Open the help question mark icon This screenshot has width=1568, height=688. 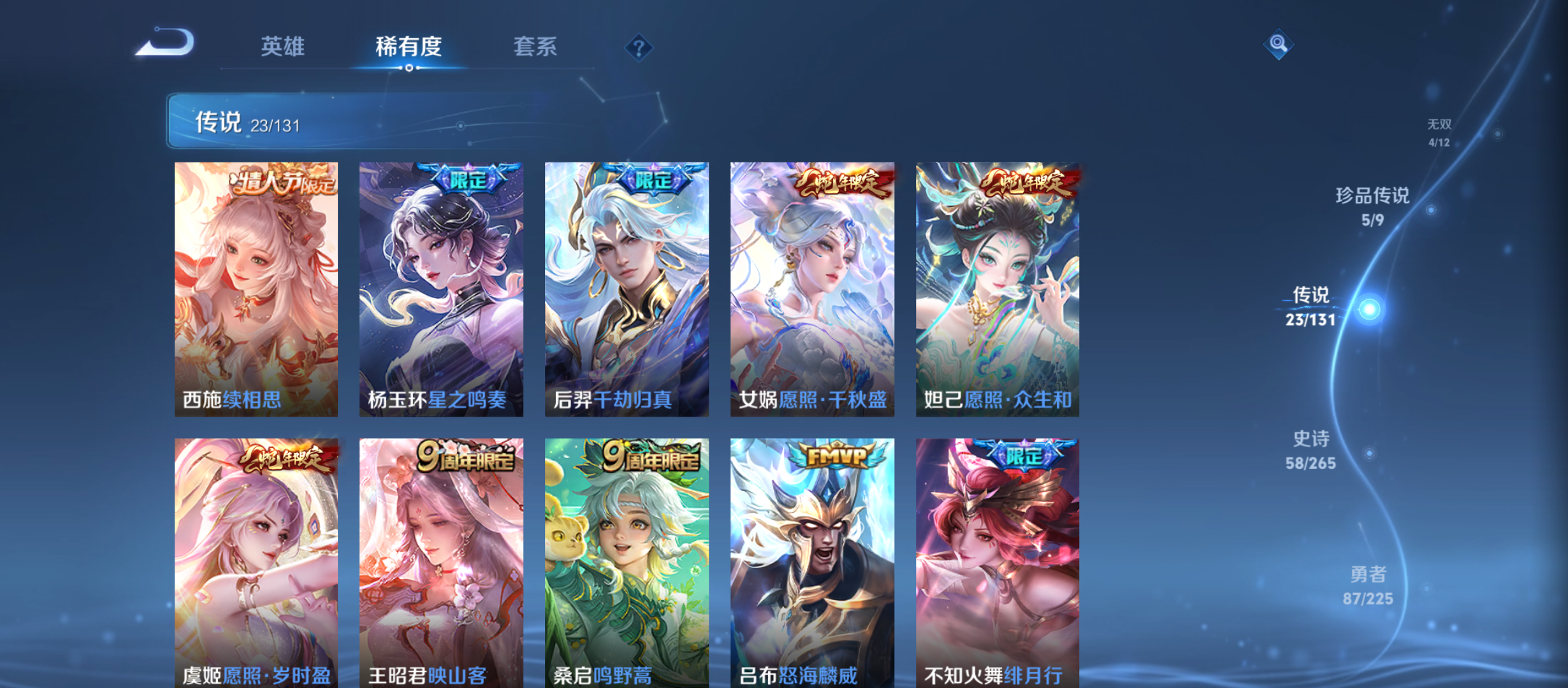coord(639,47)
